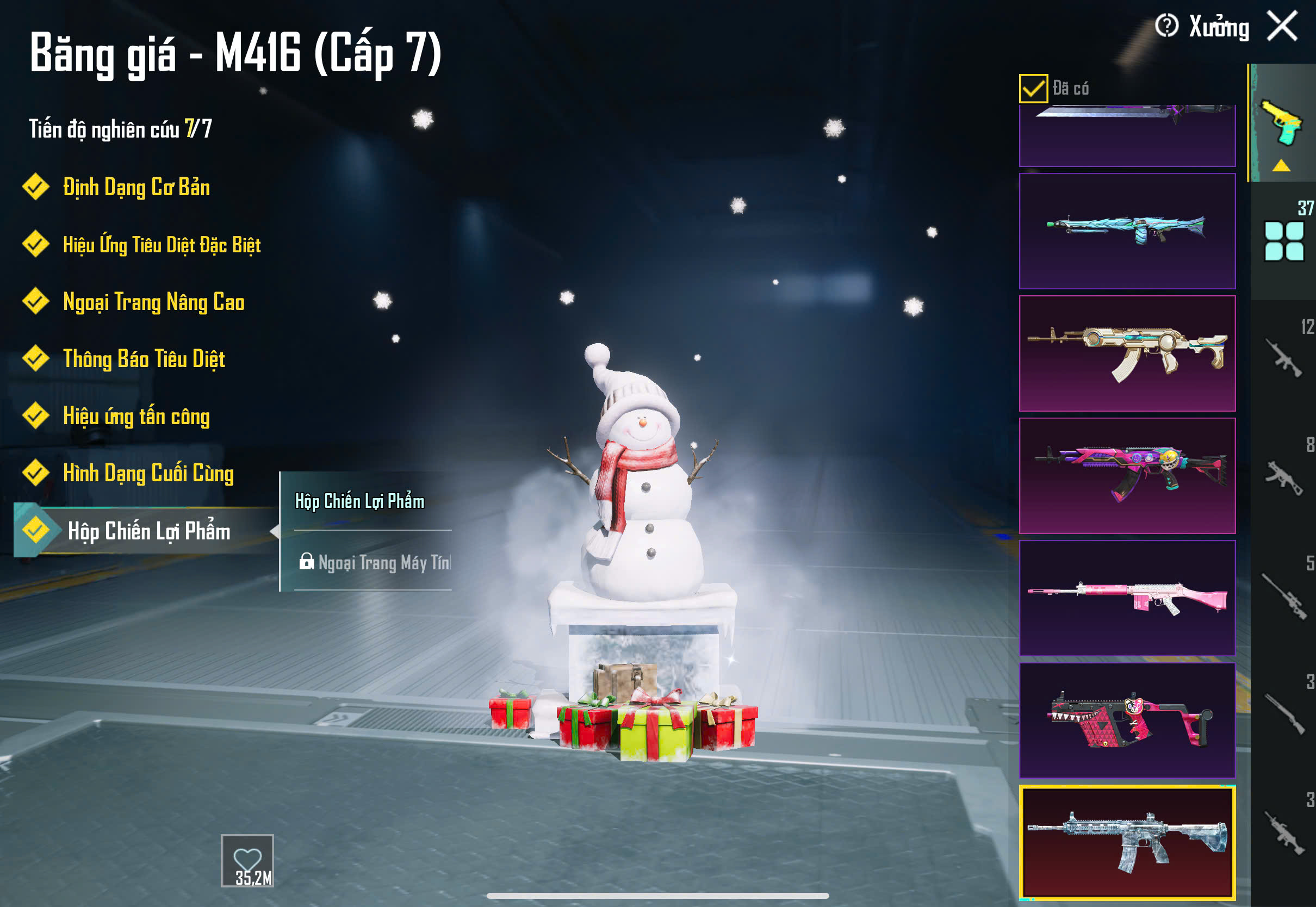Open the Thông Báo Tiêu Diệt stage
Viewport: 1316px width, 907px height.
point(144,358)
